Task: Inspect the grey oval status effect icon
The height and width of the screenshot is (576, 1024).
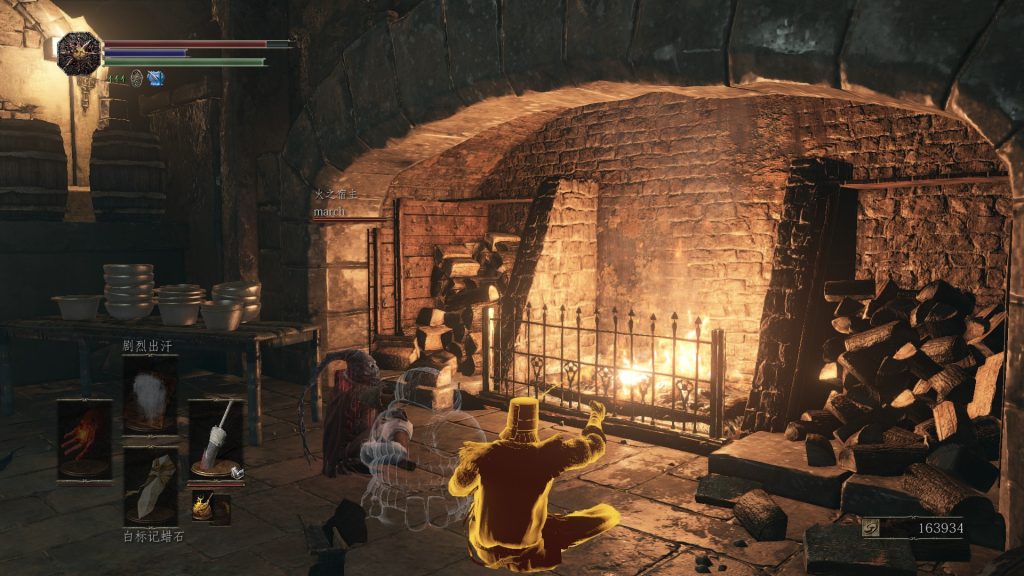Action: click(136, 78)
